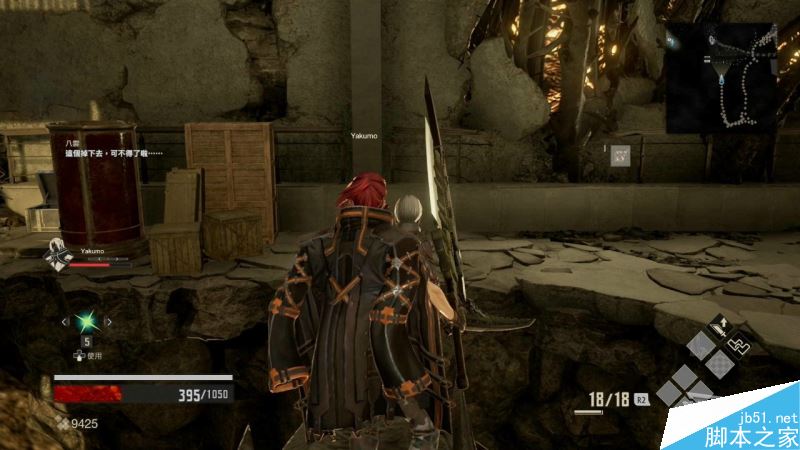Cycle quick item with the left arrow
Viewport: 800px width, 450px height.
pyautogui.click(x=65, y=321)
